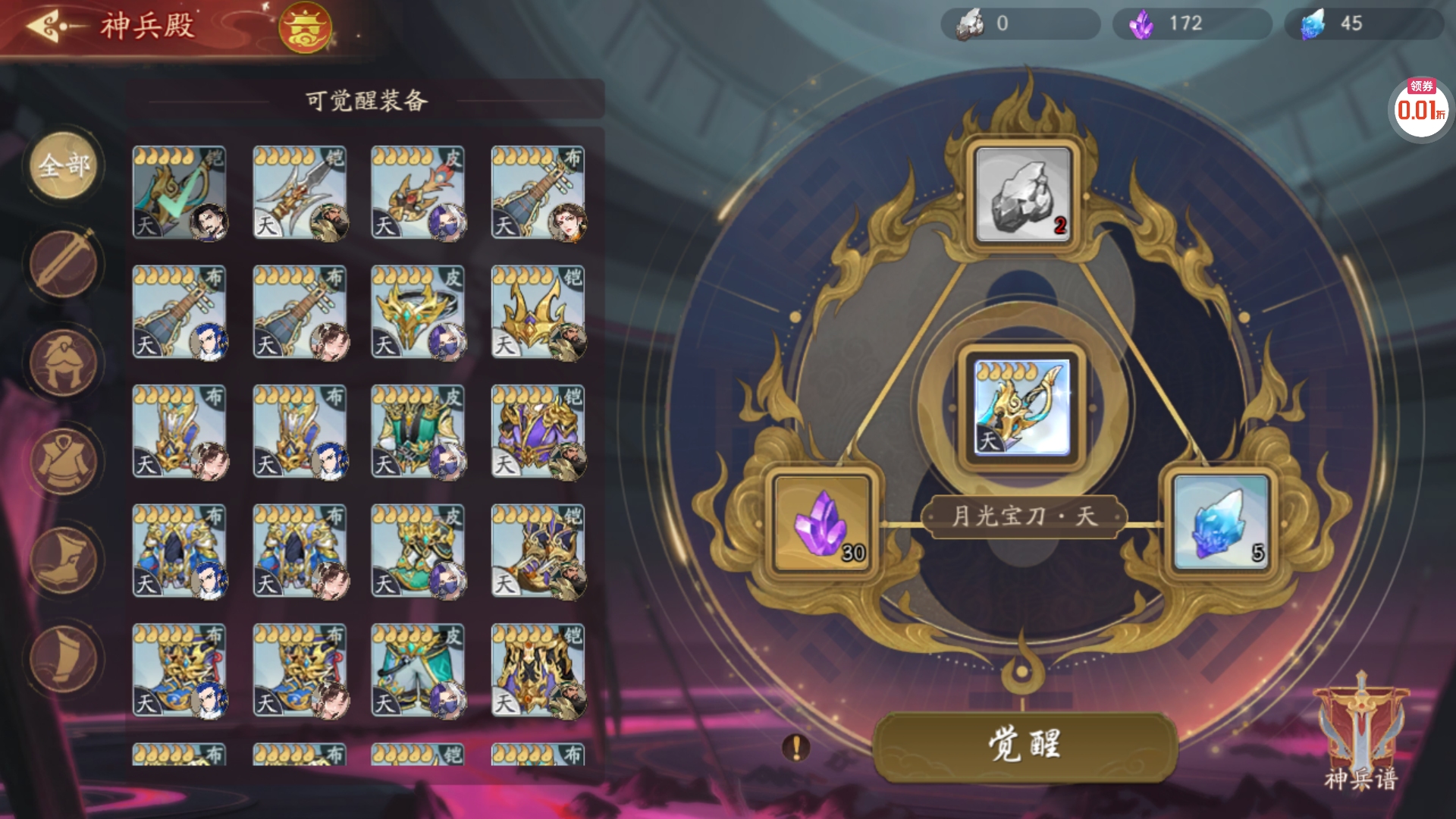Screen dimensions: 1456x819
Task: Select the helmet filter icon in sidebar
Action: click(x=63, y=362)
